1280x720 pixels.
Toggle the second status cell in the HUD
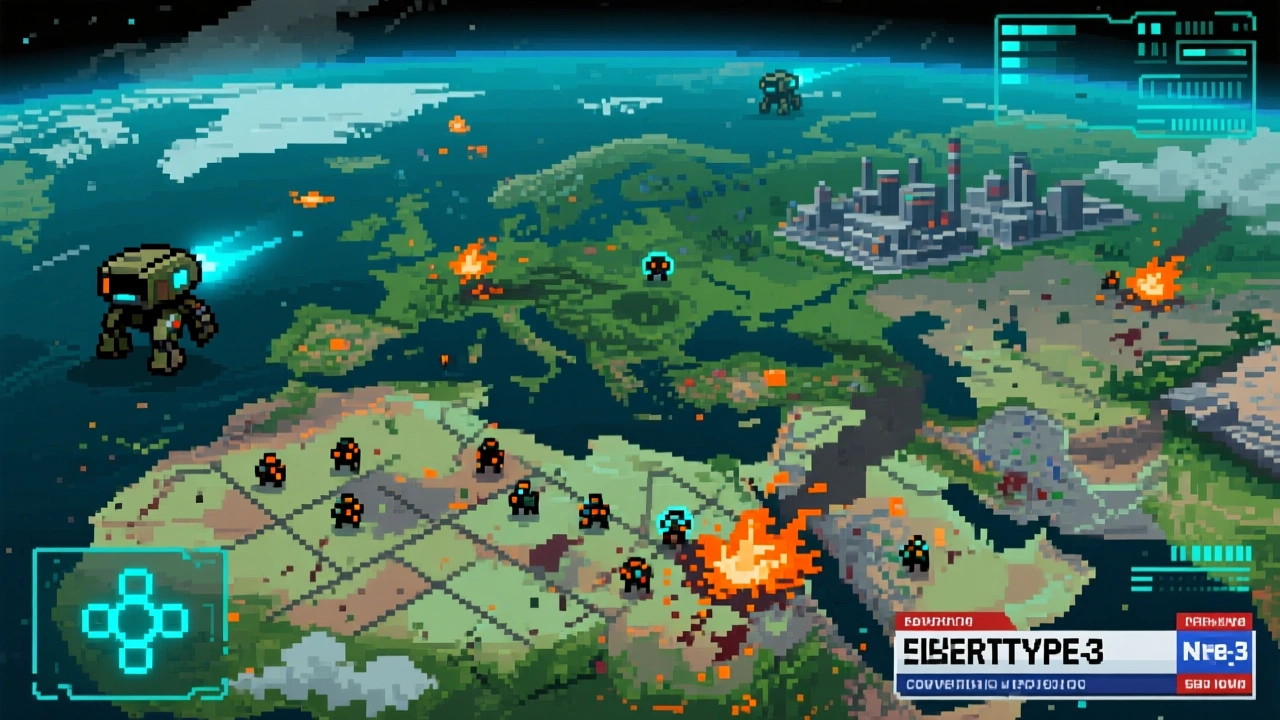click(1010, 47)
